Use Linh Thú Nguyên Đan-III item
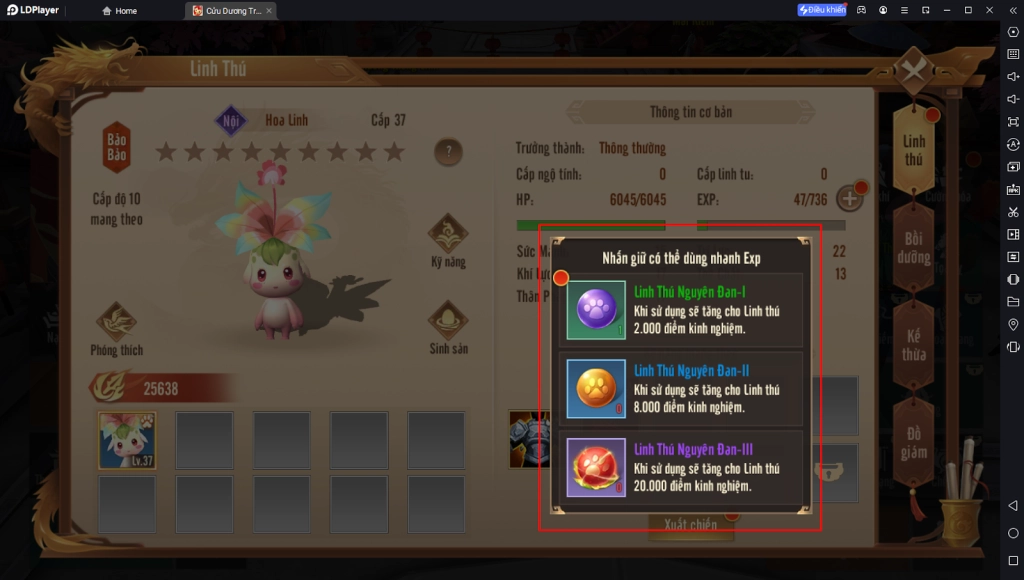This screenshot has width=1024, height=580. pyautogui.click(x=597, y=468)
